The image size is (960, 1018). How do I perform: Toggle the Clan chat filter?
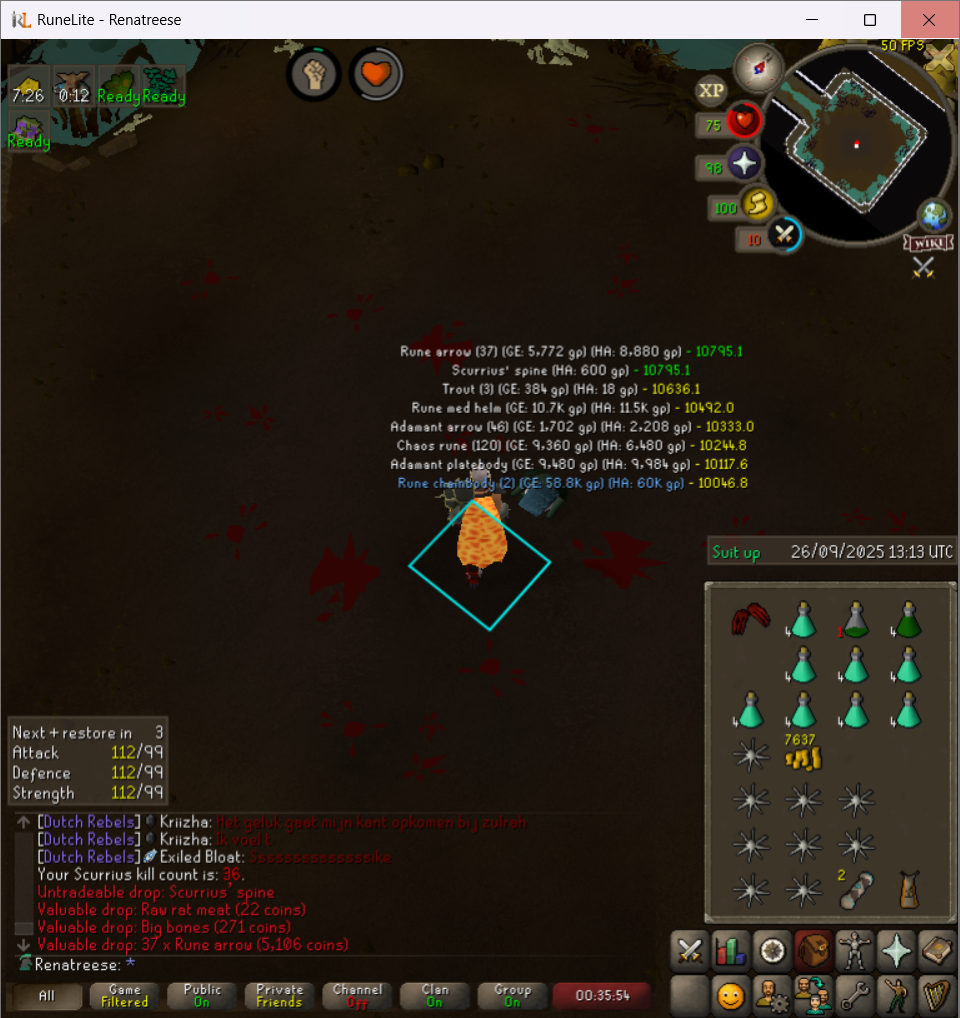(x=435, y=995)
